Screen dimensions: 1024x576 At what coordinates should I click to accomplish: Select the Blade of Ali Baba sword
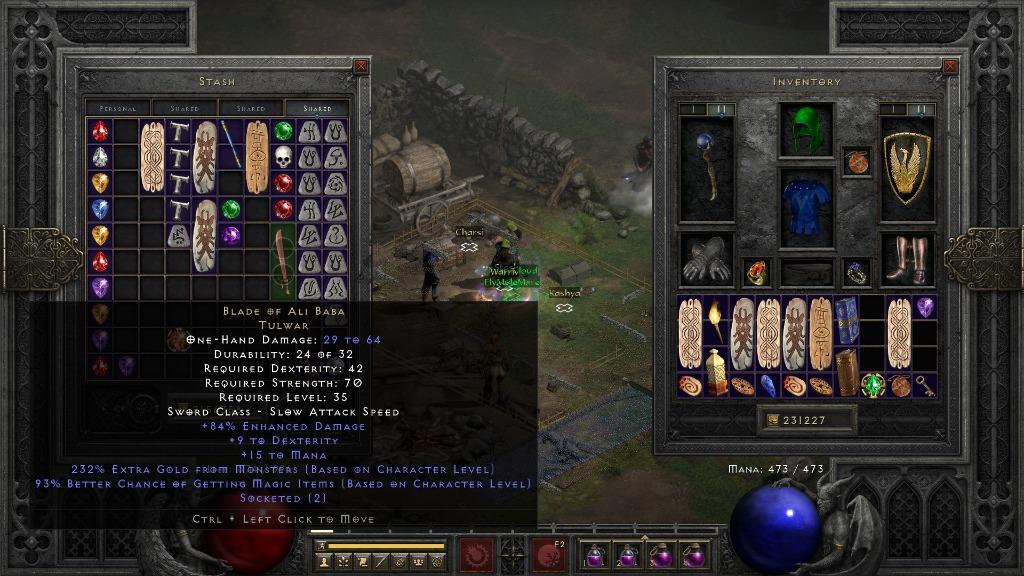(284, 262)
